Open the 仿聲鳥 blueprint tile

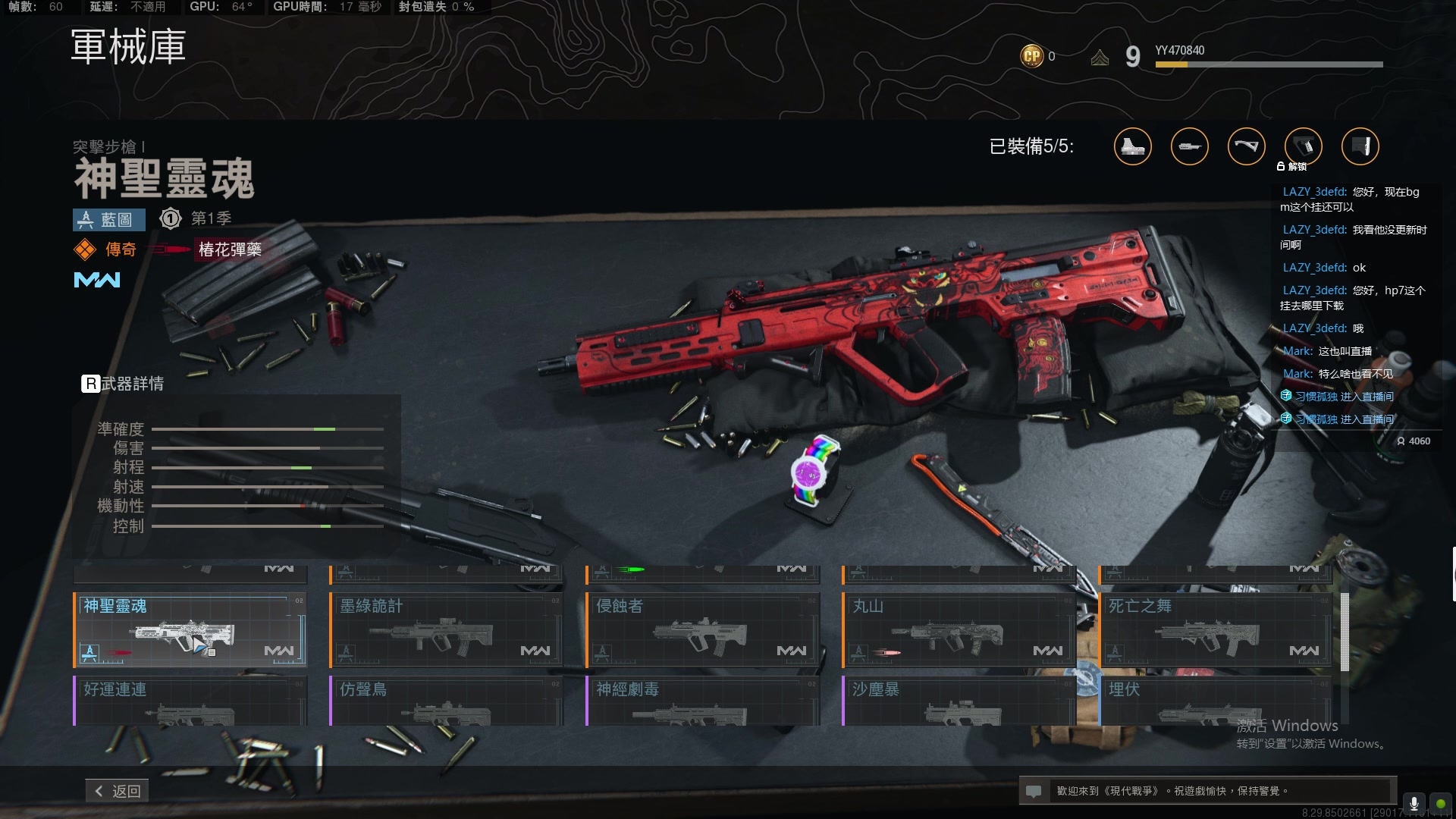click(447, 701)
